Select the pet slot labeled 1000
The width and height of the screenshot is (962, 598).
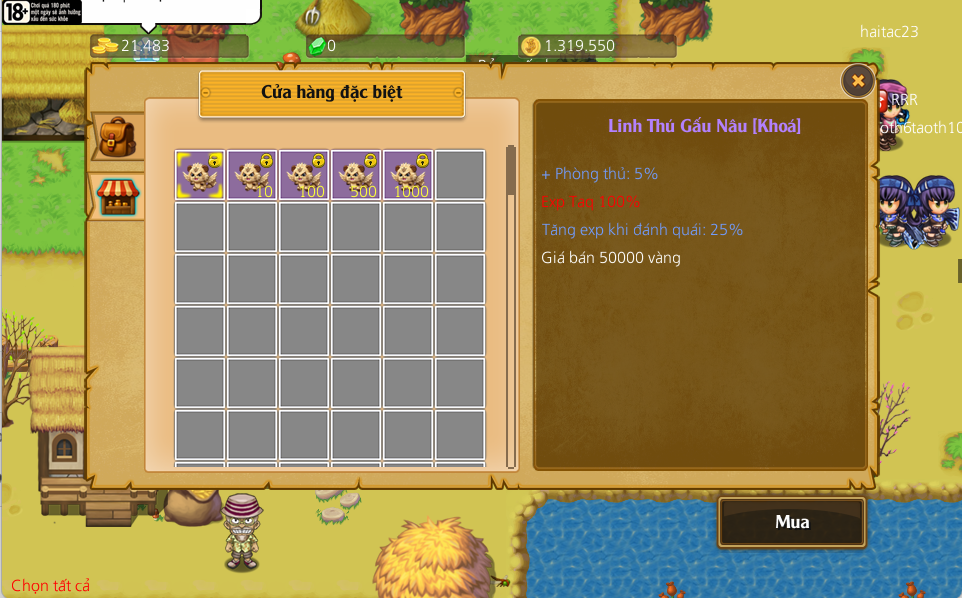(408, 175)
